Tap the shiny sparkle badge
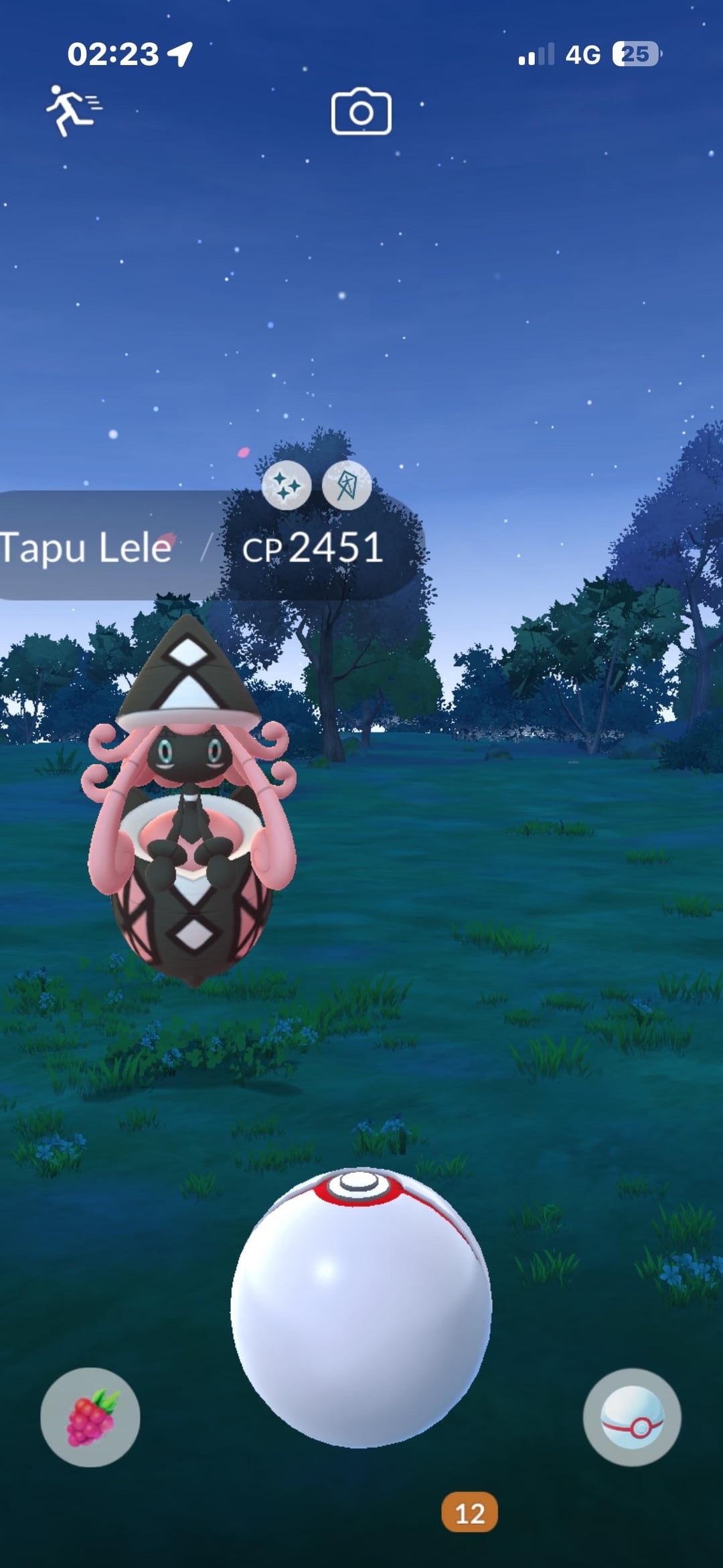Image resolution: width=723 pixels, height=1568 pixels. pyautogui.click(x=287, y=486)
